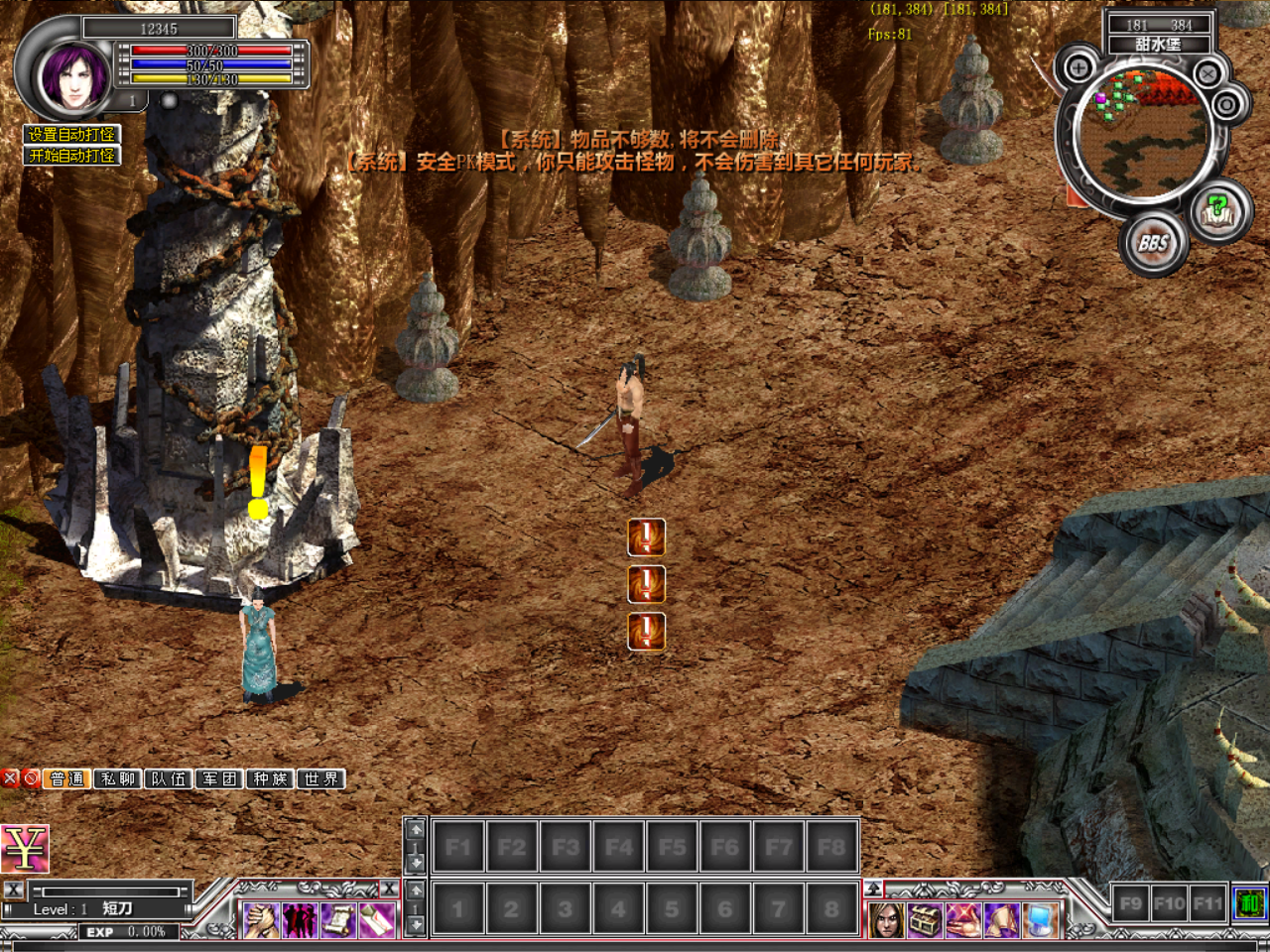Start auto-fighting with 开始自动打怪
The image size is (1270, 952).
point(71,156)
